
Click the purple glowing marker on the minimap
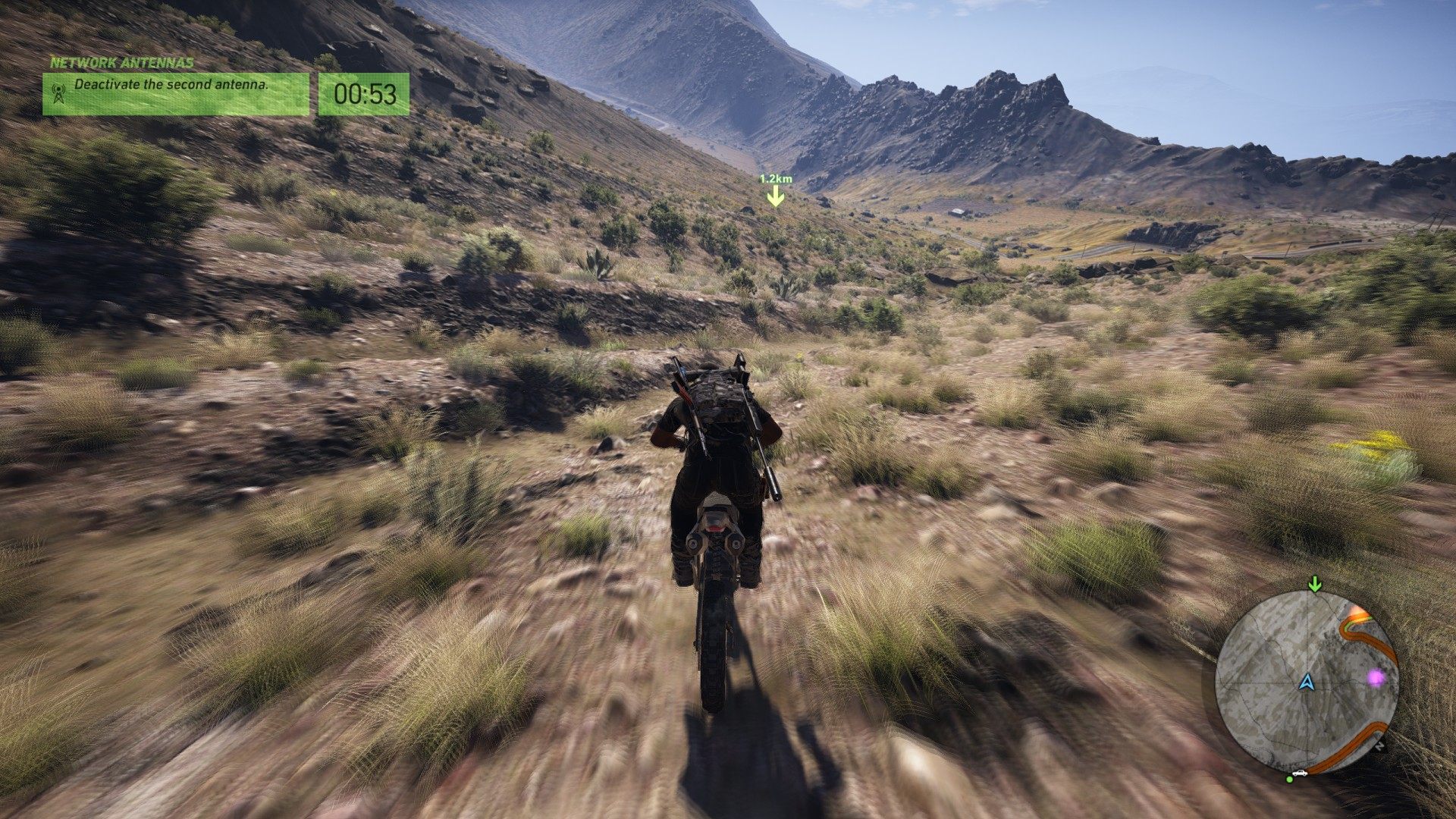1376,677
